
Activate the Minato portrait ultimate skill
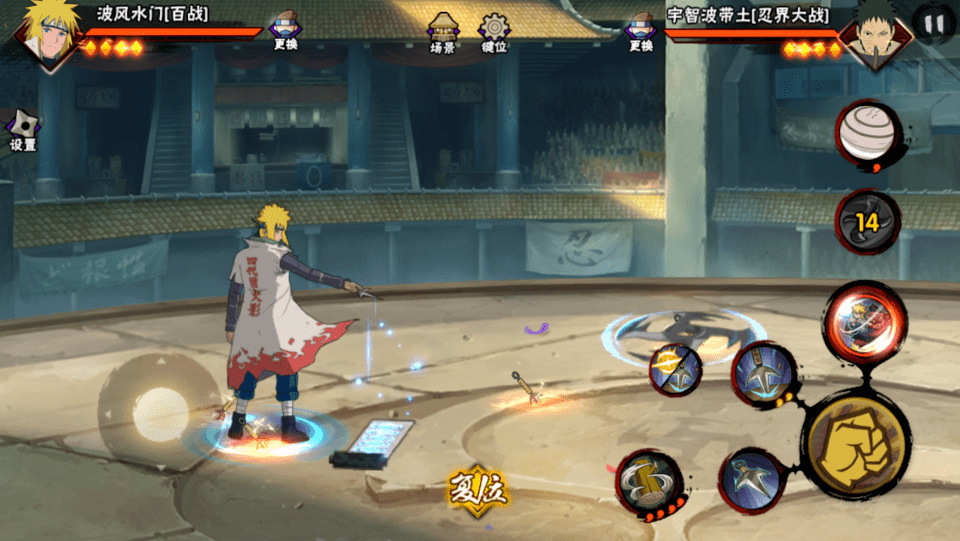click(864, 318)
